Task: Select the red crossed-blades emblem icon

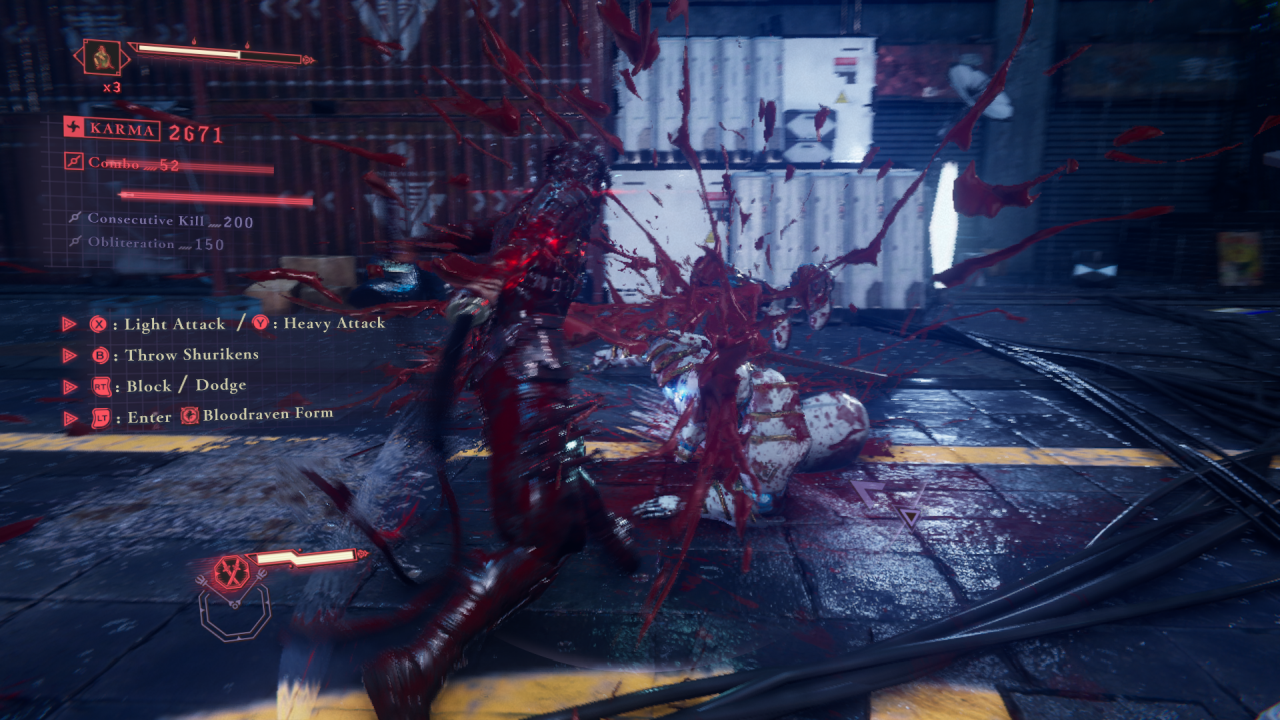Action: click(x=232, y=571)
